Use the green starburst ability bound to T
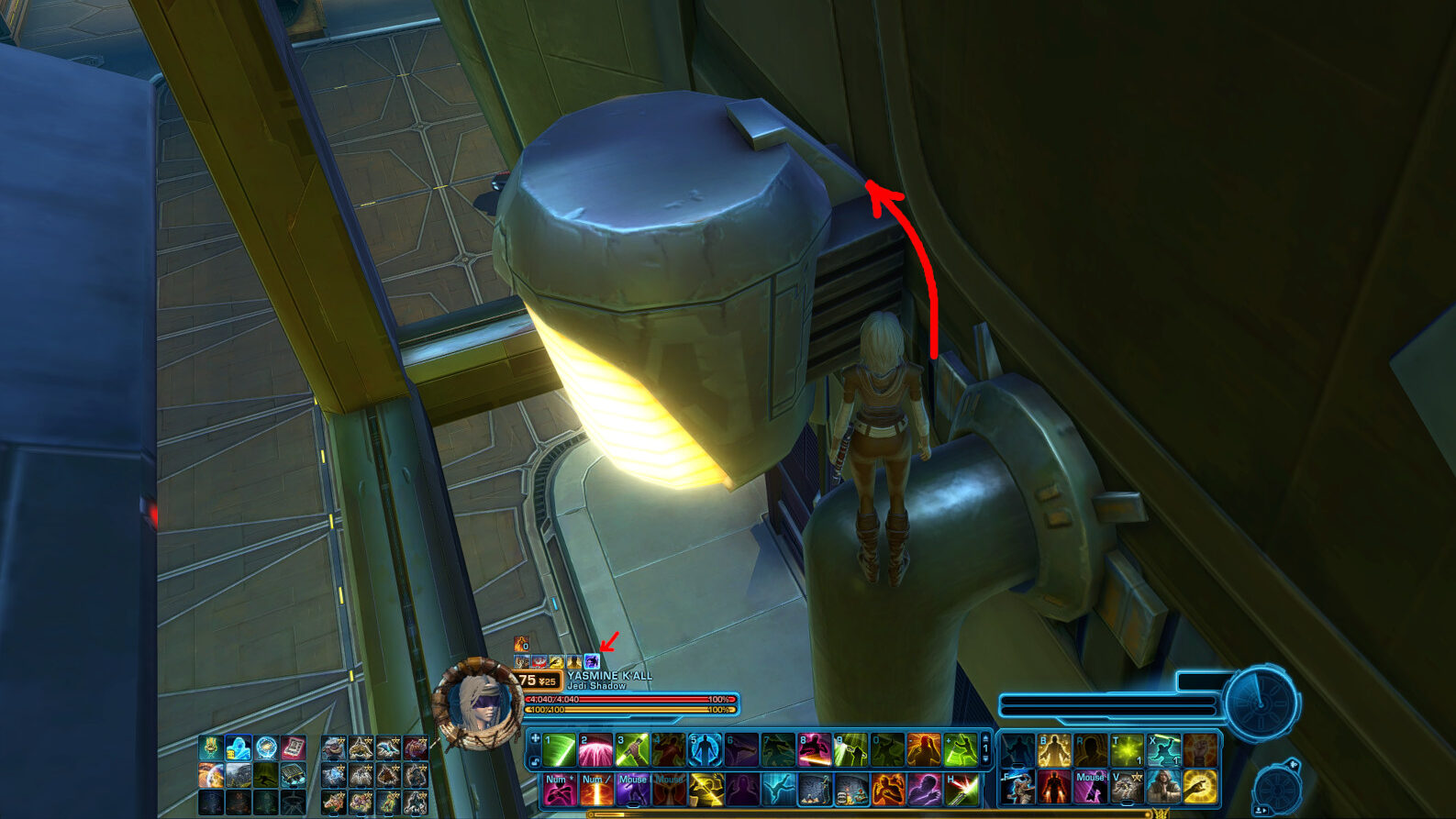Image resolution: width=1456 pixels, height=819 pixels. tap(1128, 750)
